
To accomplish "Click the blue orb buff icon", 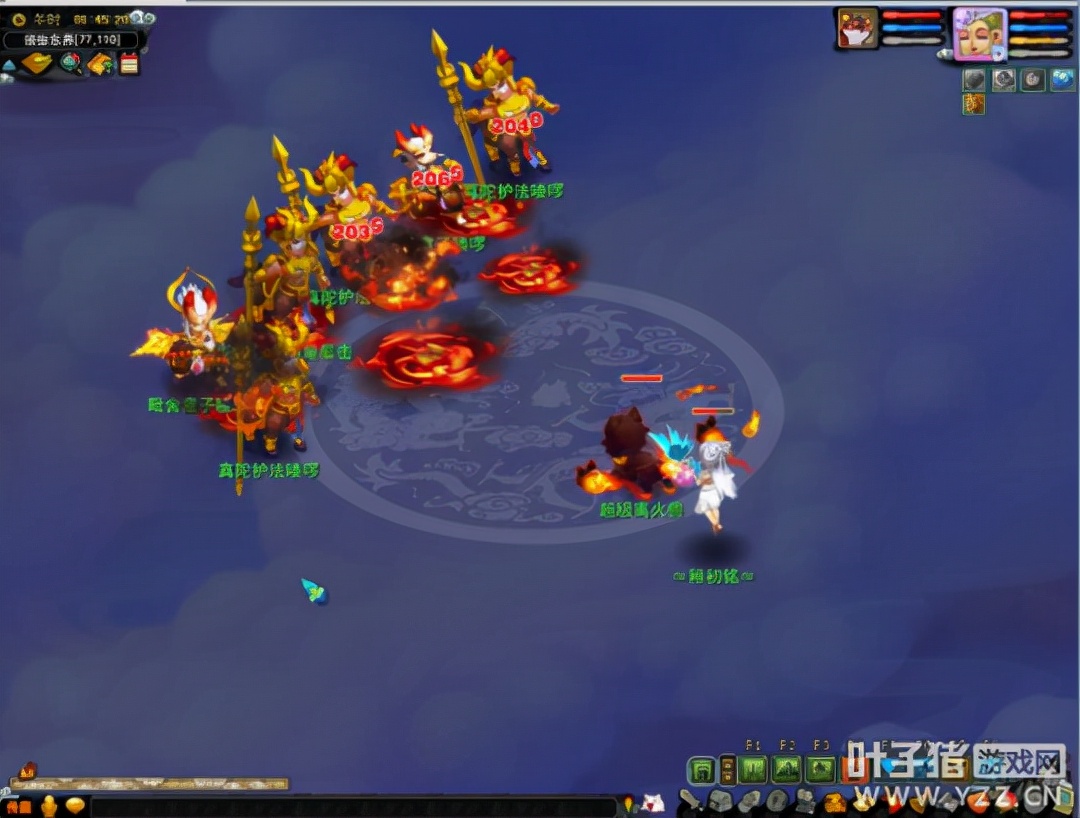I will (1062, 80).
